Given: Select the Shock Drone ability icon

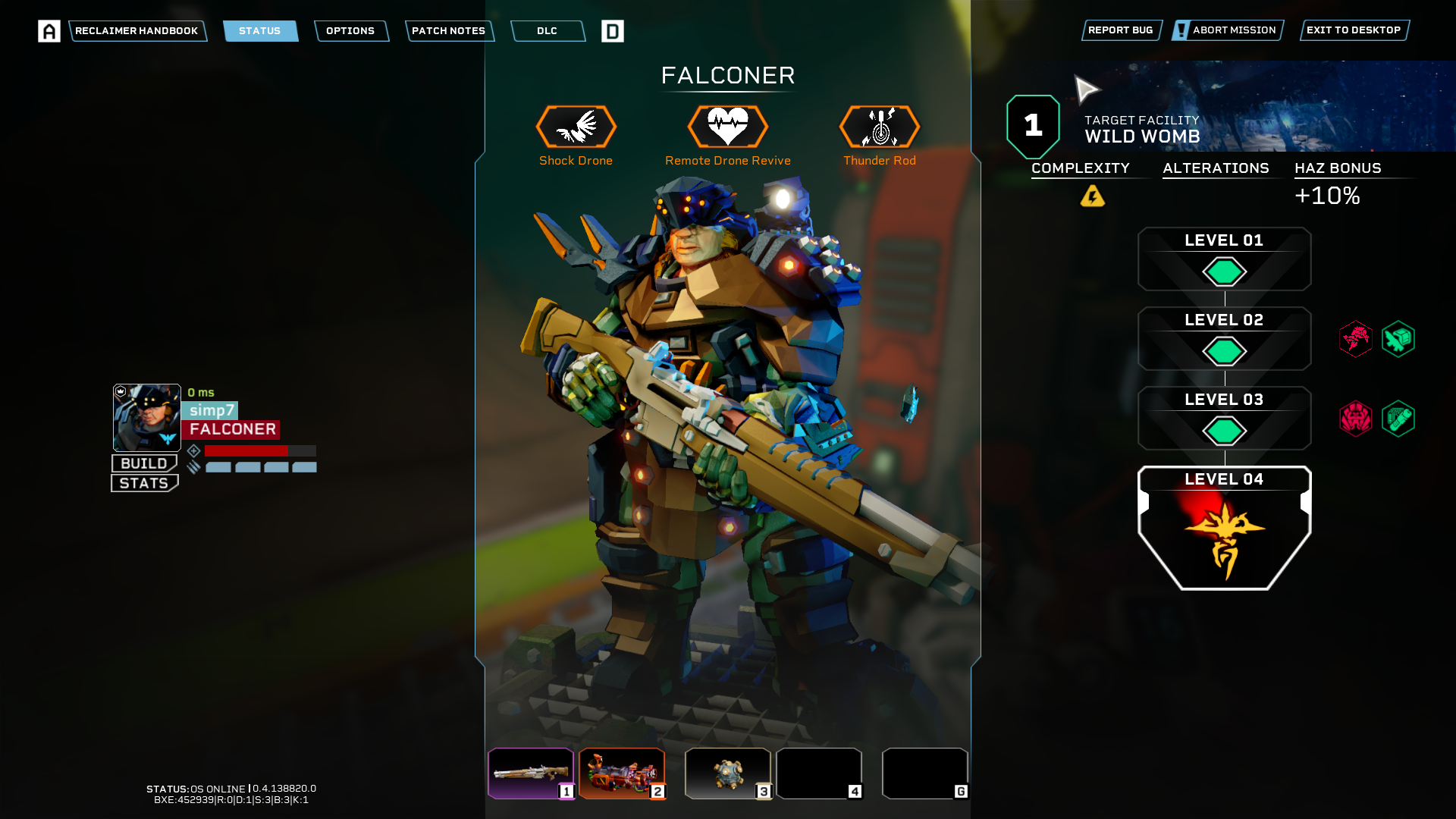Looking at the screenshot, I should pyautogui.click(x=576, y=127).
